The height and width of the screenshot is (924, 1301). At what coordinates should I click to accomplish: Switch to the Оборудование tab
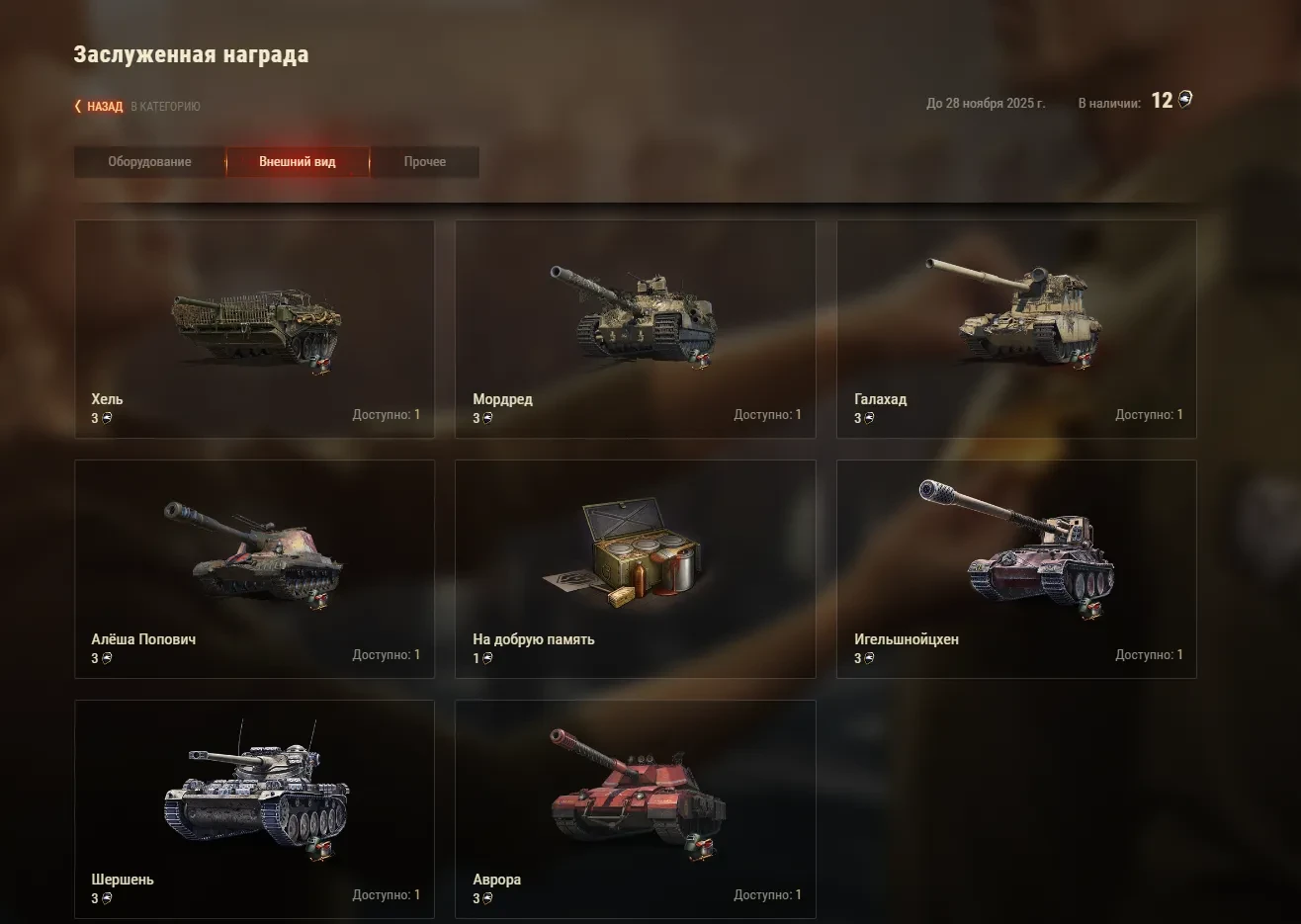149,162
